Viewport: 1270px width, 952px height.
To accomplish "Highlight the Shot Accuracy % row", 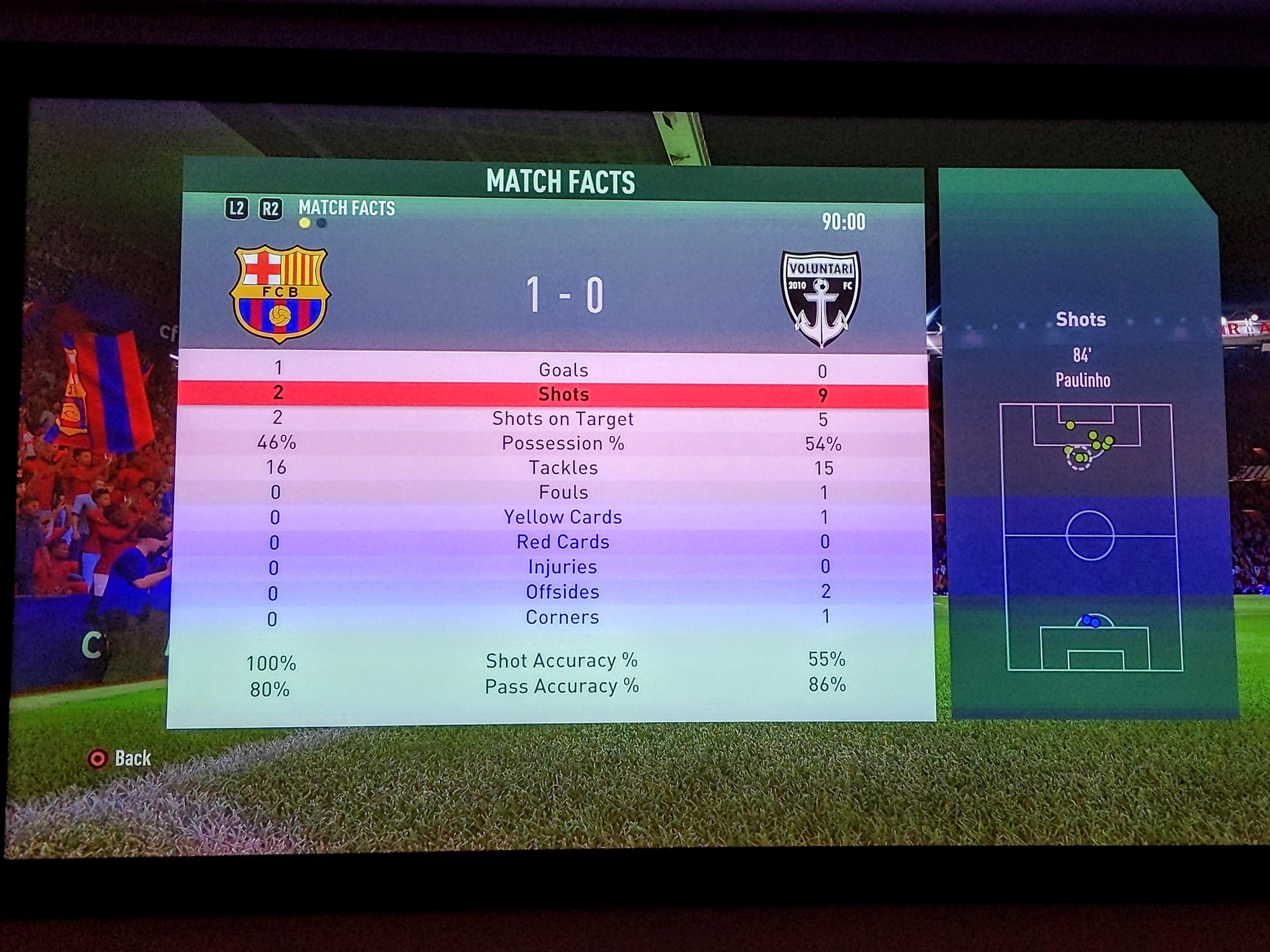I will (x=561, y=661).
